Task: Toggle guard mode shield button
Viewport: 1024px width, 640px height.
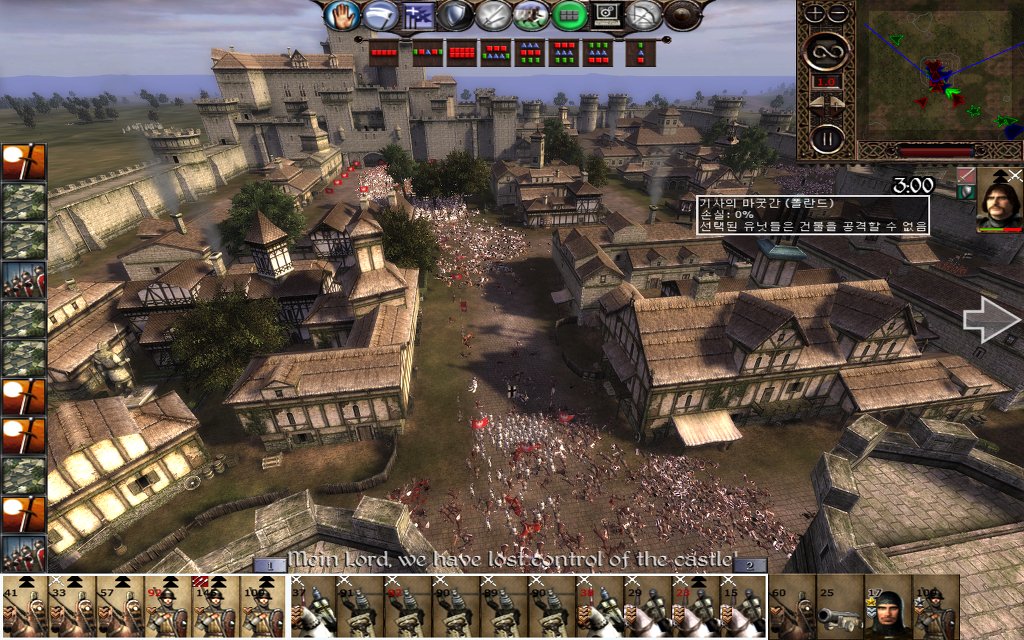Action: tap(456, 15)
